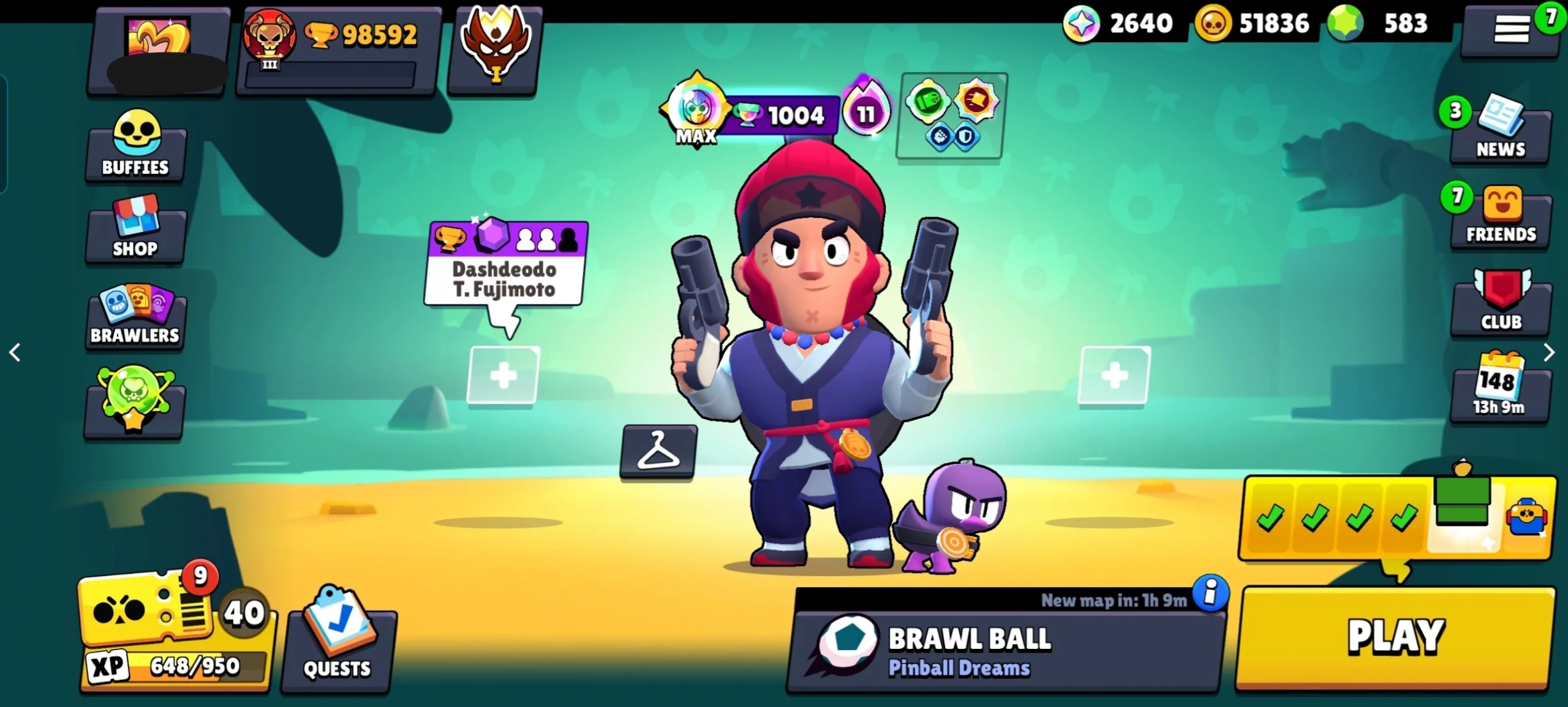Open the skin selector hanger button
The height and width of the screenshot is (707, 1568).
pyautogui.click(x=658, y=451)
